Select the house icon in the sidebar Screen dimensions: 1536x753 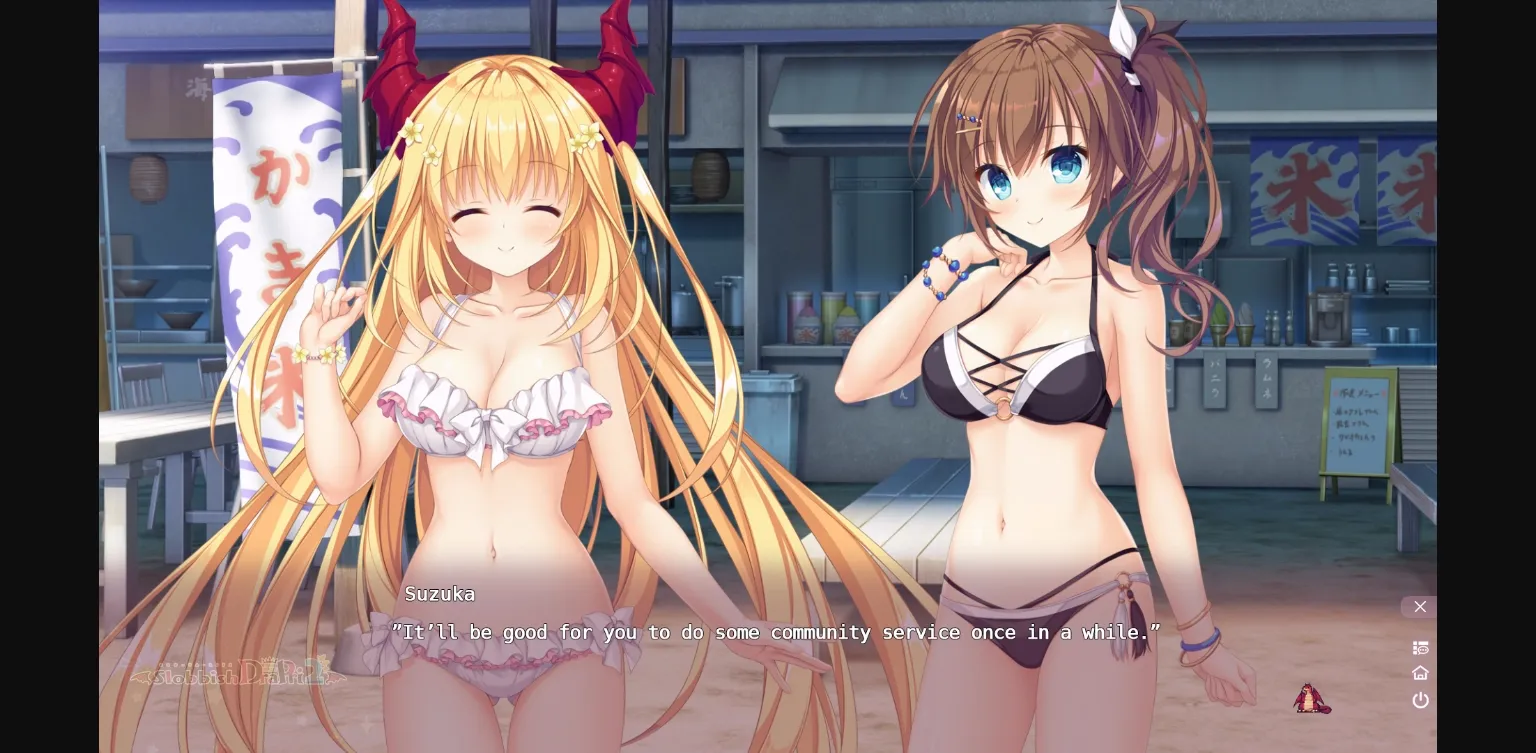[1420, 672]
